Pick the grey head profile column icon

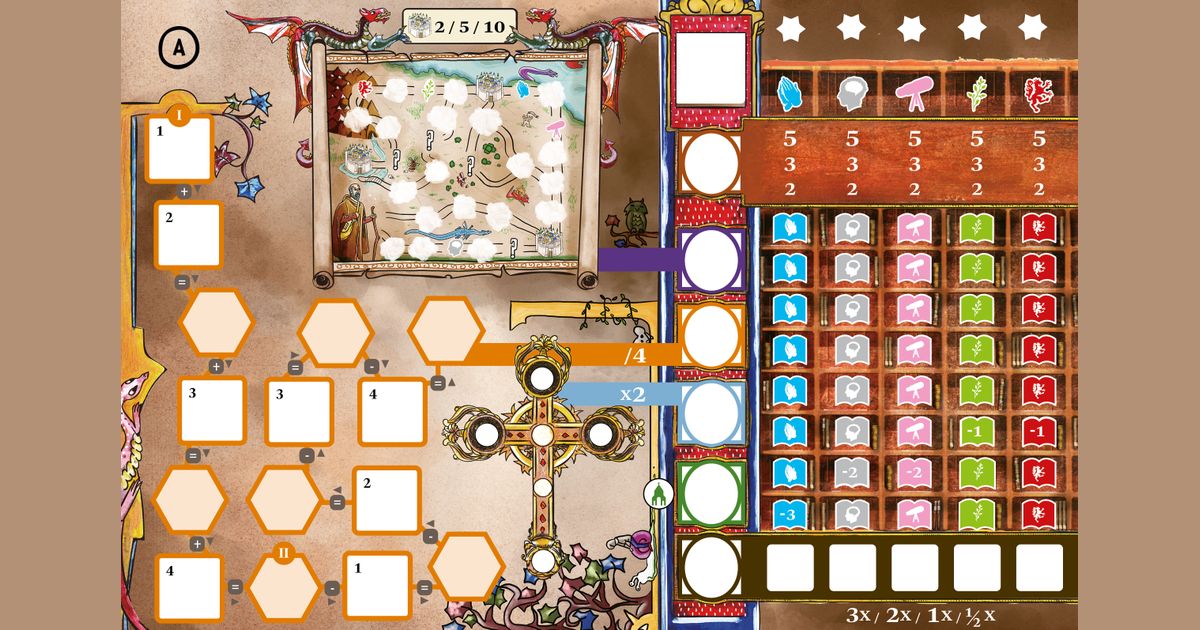(852, 94)
